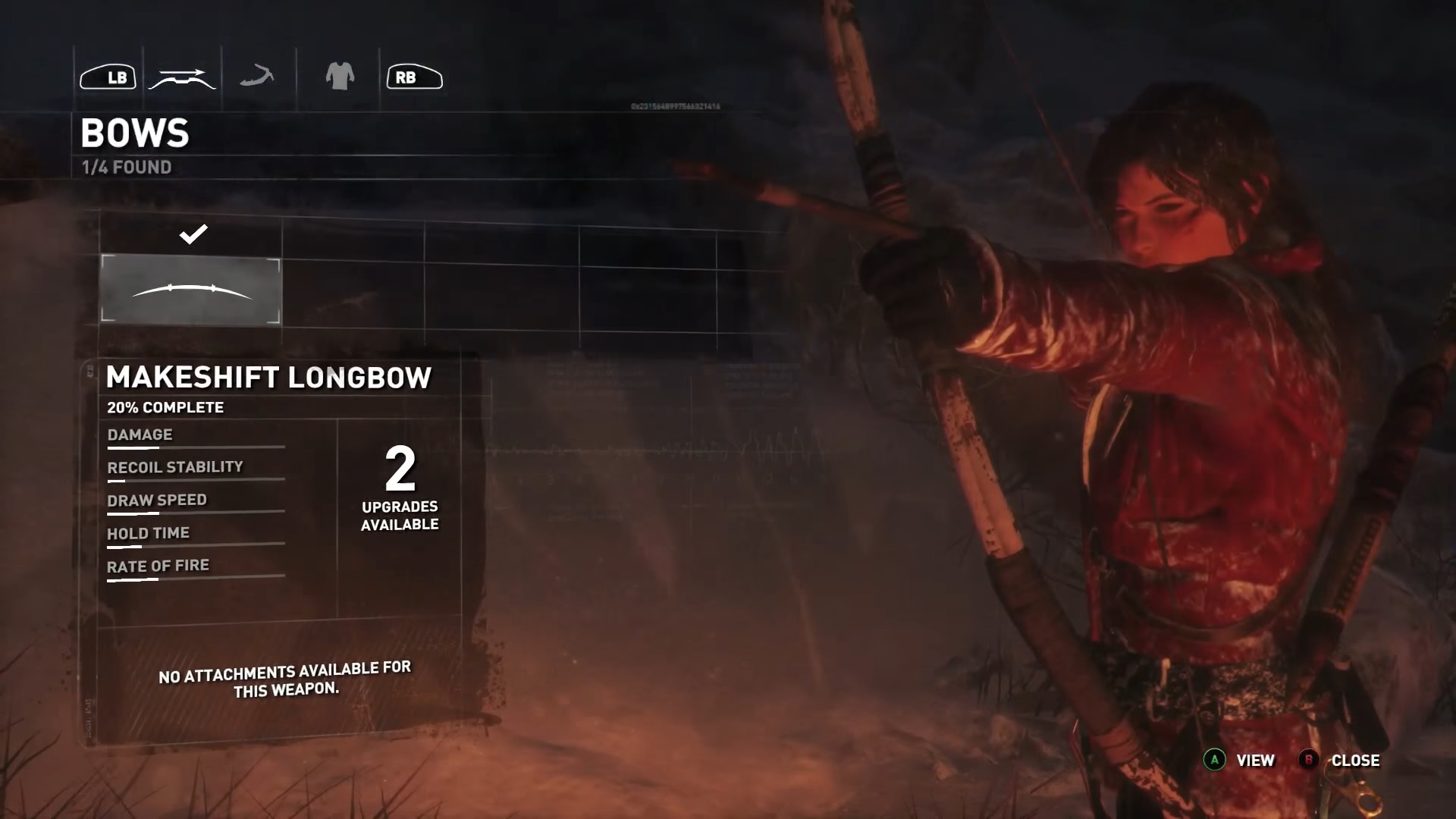1456x819 pixels.
Task: Select the bow category icon
Action: pos(182,76)
